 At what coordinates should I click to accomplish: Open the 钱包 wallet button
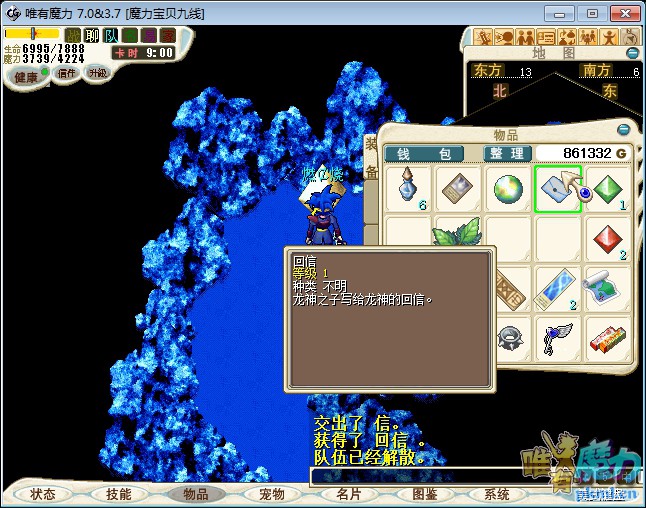[424, 154]
